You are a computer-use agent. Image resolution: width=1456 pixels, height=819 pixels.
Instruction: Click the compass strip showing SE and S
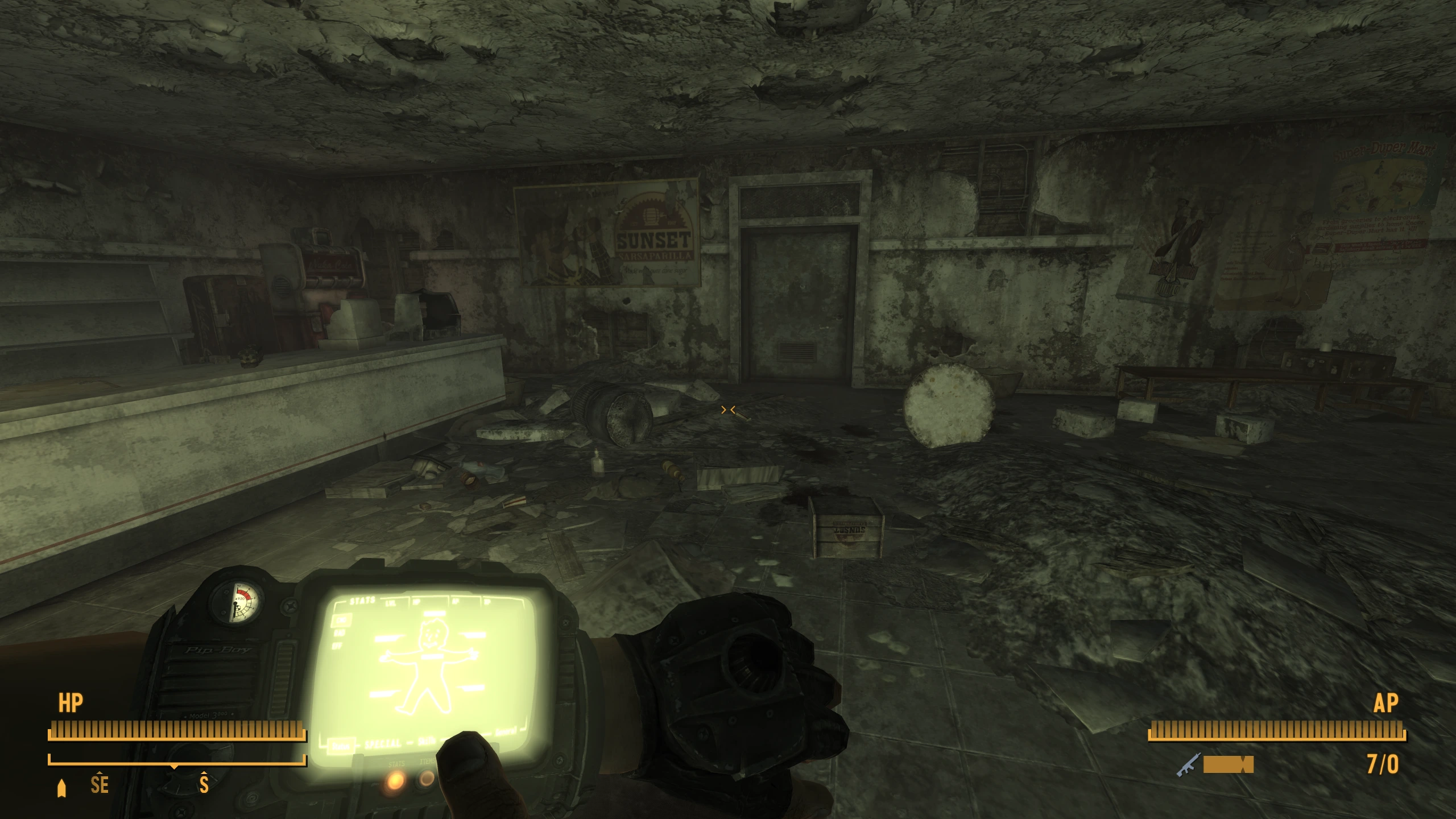coord(177,785)
